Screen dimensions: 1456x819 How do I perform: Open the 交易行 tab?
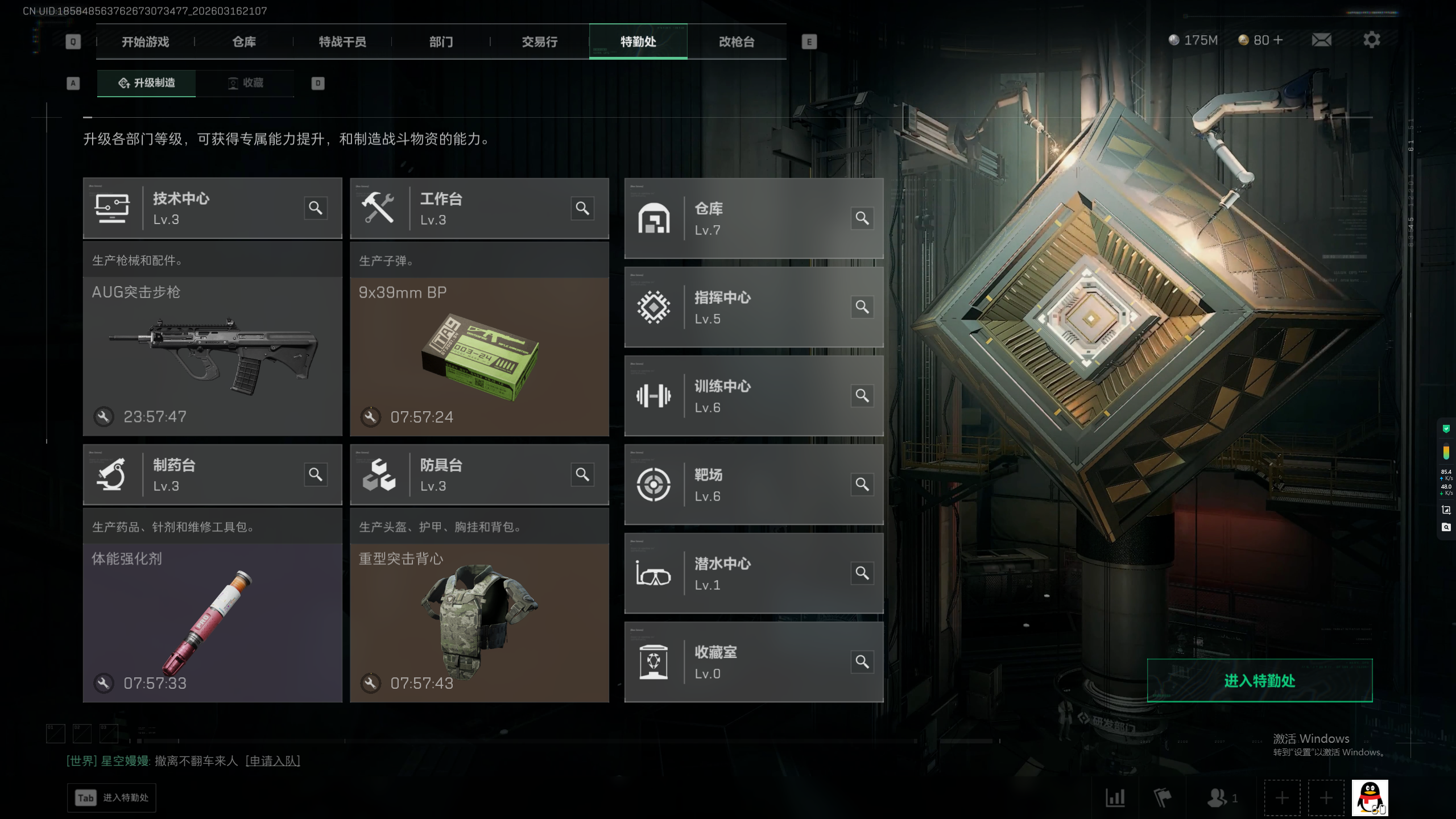(540, 42)
